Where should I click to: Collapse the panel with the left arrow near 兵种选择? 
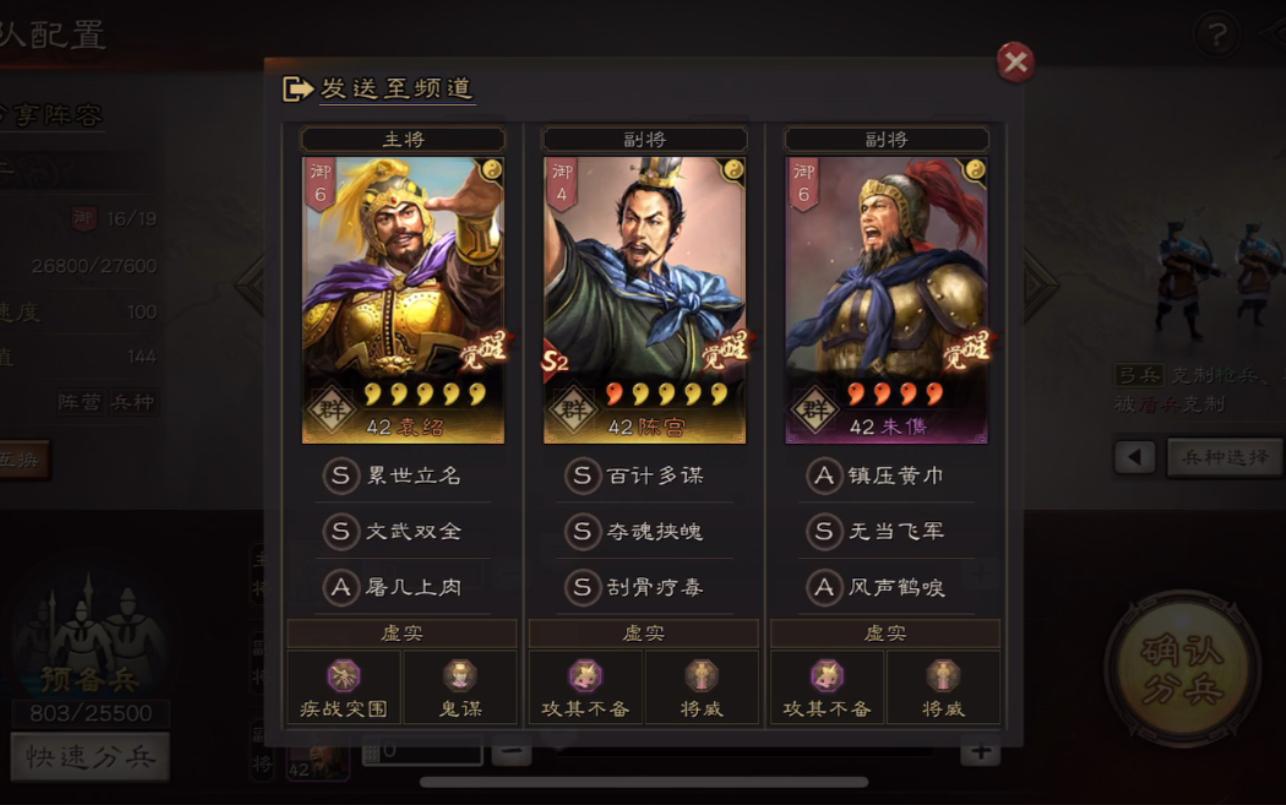tap(1135, 458)
